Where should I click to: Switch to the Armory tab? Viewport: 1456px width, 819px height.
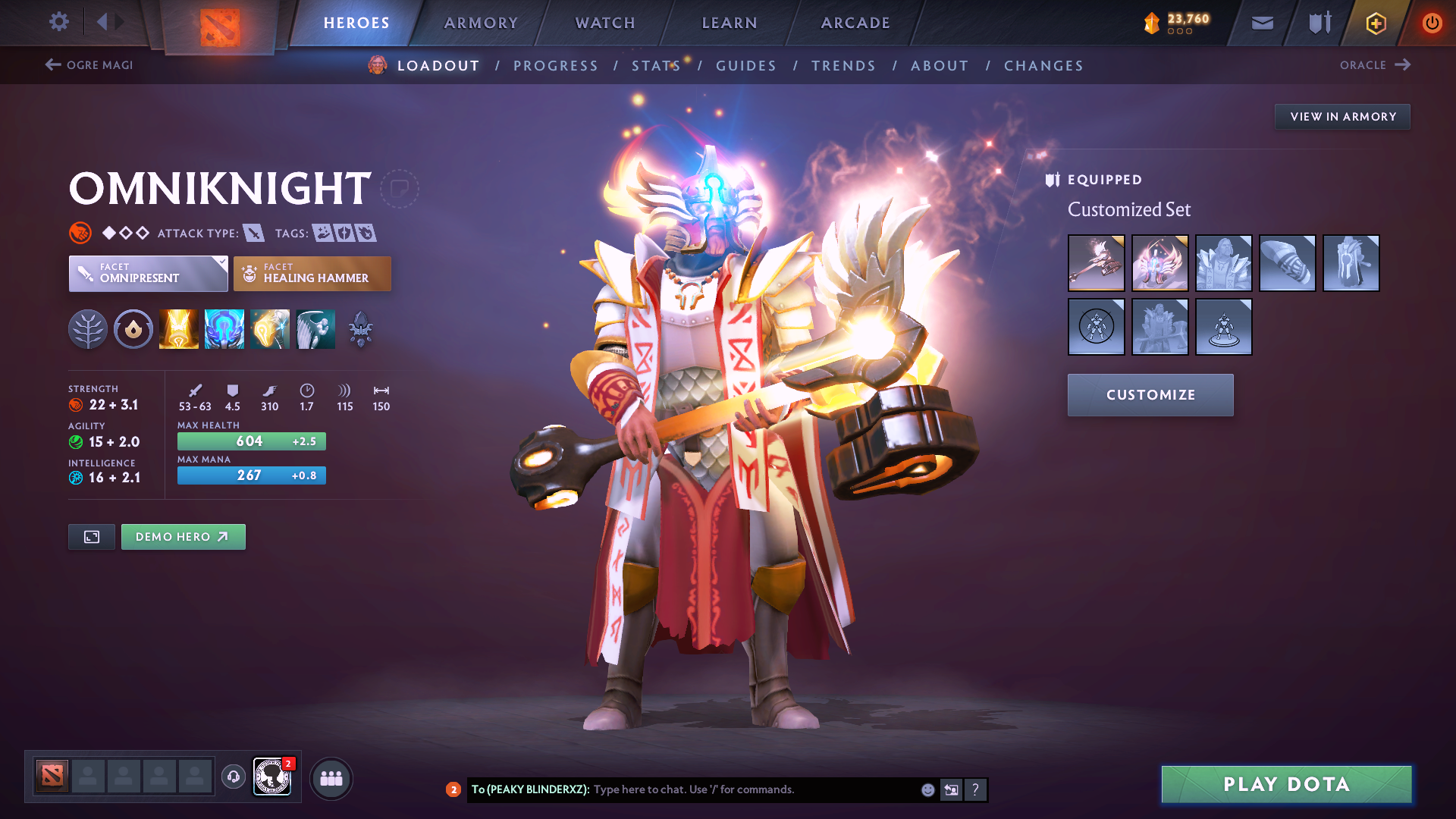481,23
